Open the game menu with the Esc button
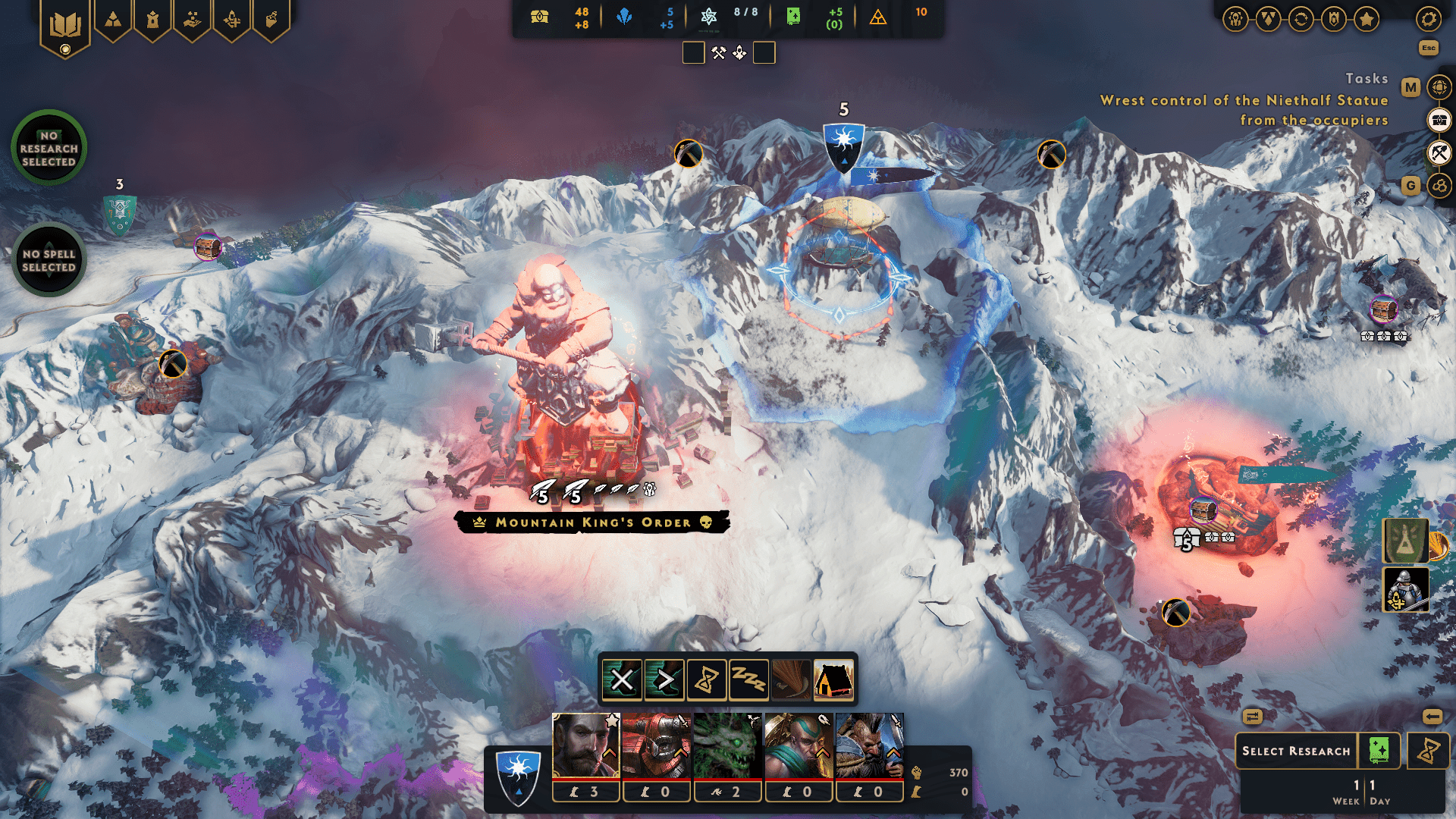 (x=1429, y=47)
